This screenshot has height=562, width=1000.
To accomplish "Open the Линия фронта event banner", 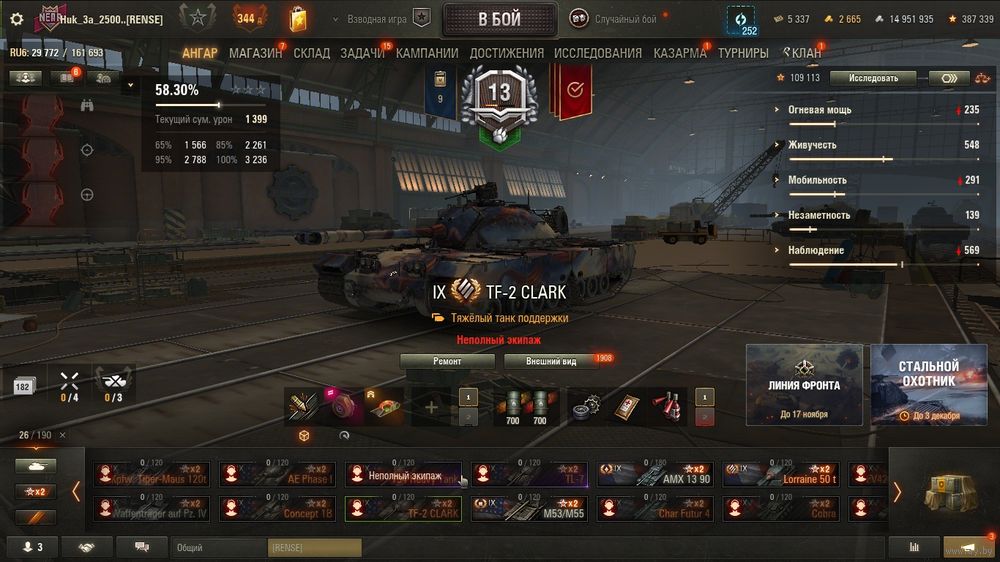I will (x=804, y=385).
